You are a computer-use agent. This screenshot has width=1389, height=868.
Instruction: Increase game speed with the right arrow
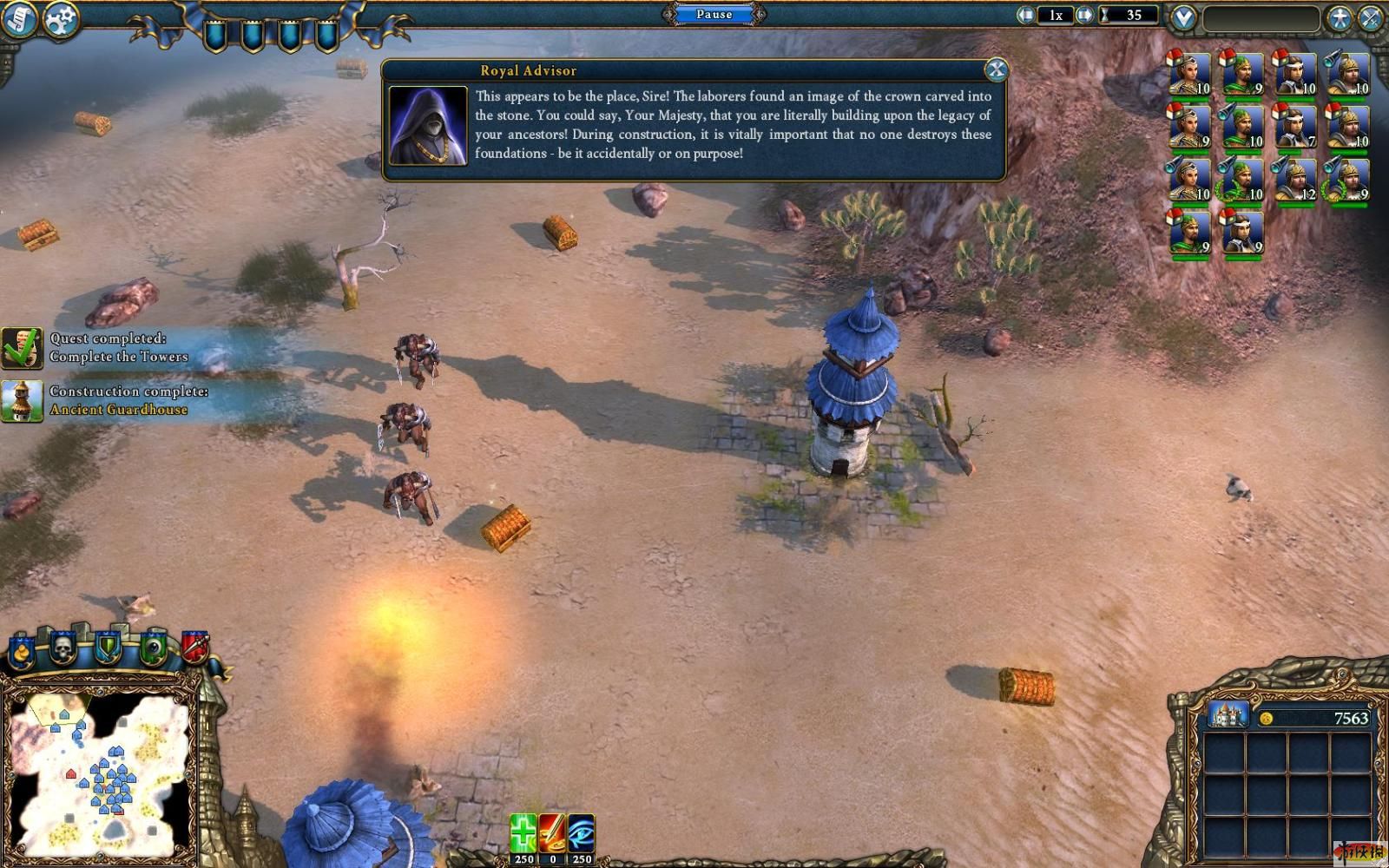(x=1084, y=15)
